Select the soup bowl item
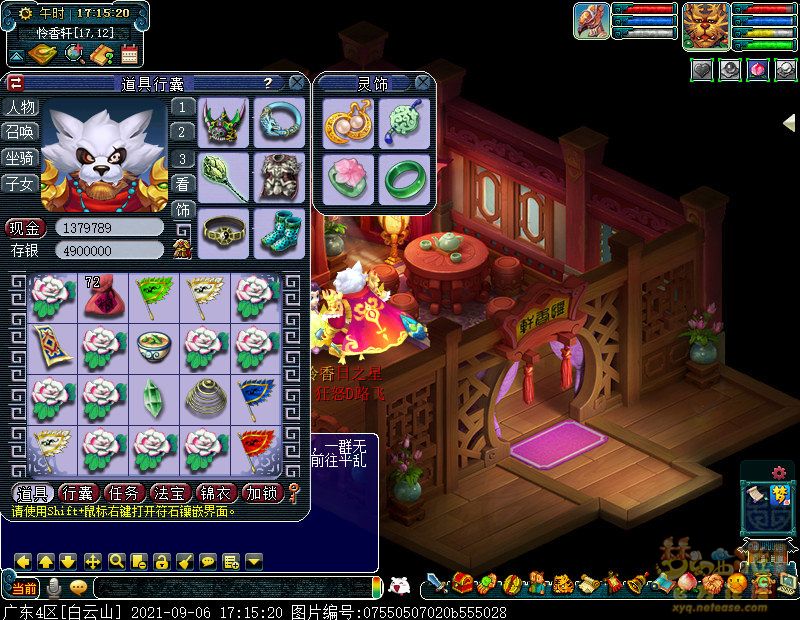The image size is (800, 620). tap(152, 346)
